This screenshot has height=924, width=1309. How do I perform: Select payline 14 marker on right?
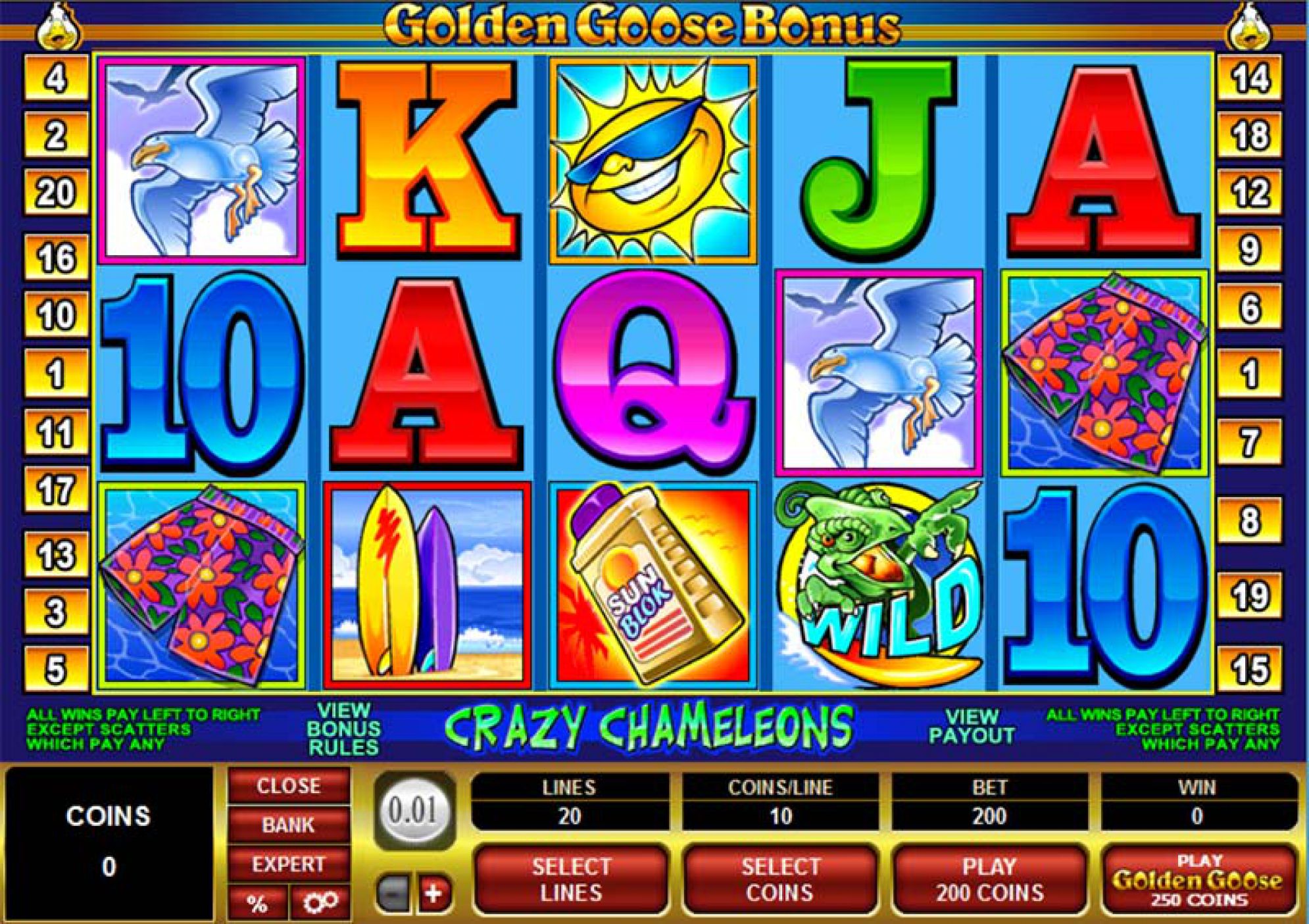(x=1249, y=78)
